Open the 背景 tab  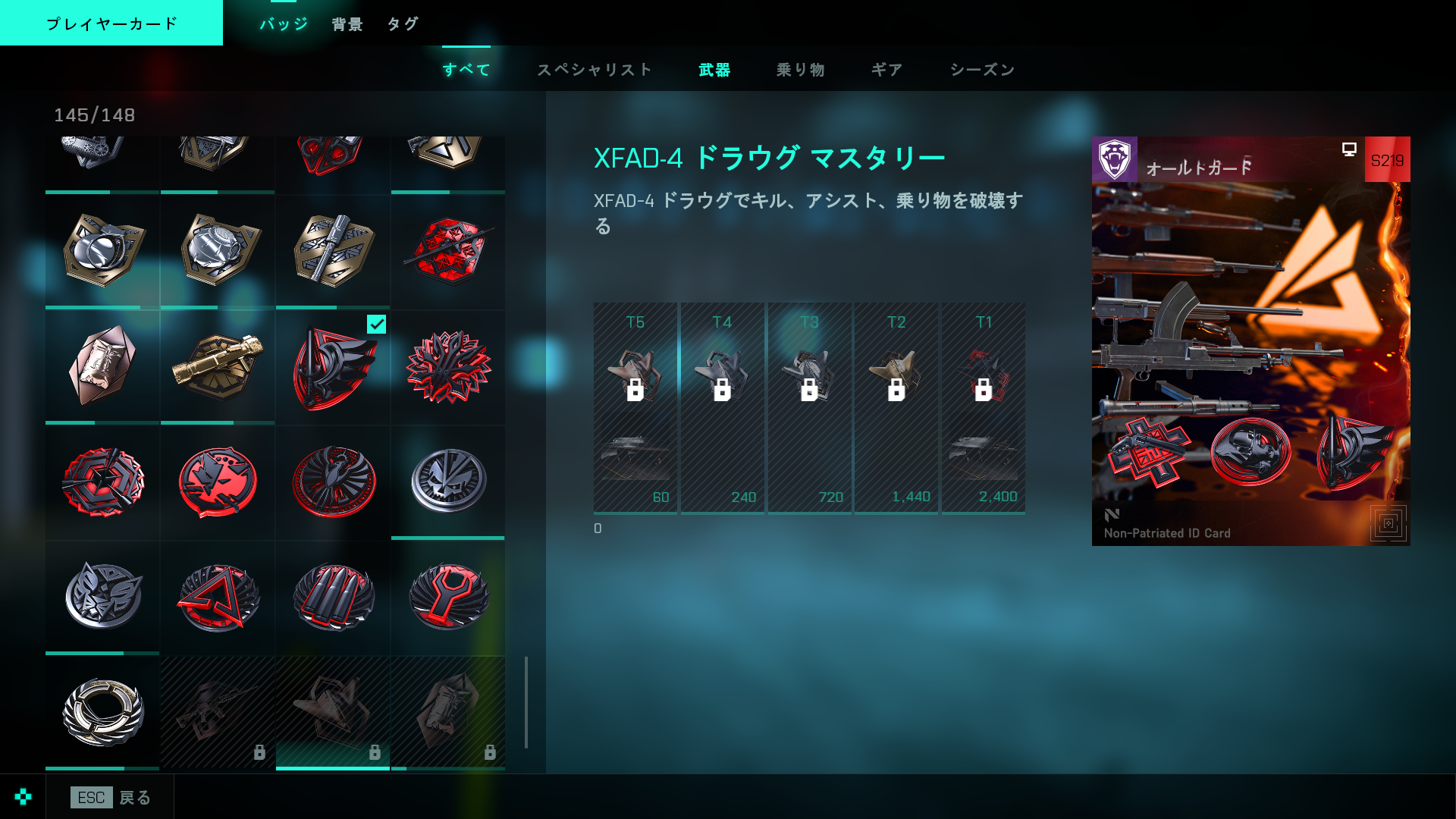click(347, 24)
